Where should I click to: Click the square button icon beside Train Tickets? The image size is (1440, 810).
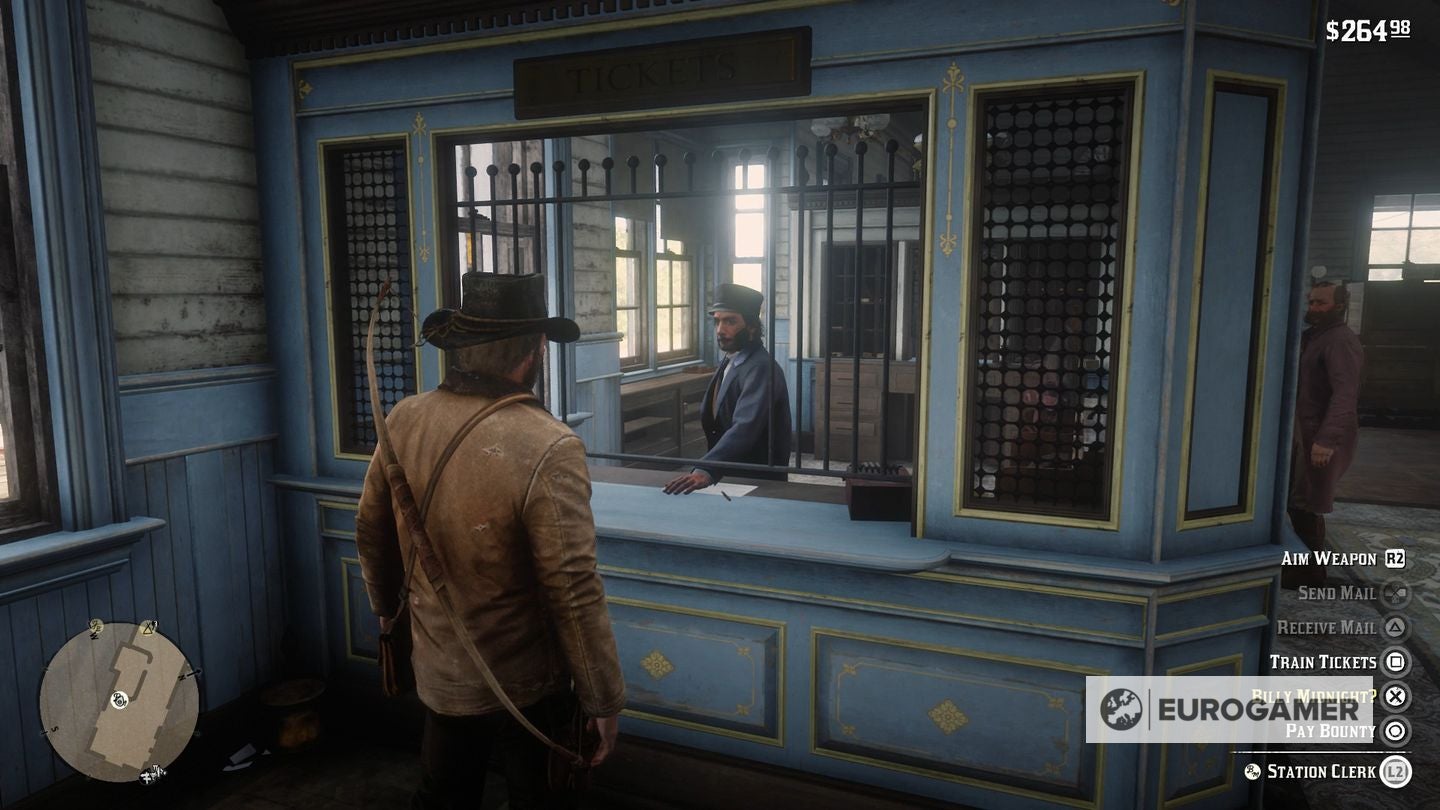[1398, 661]
